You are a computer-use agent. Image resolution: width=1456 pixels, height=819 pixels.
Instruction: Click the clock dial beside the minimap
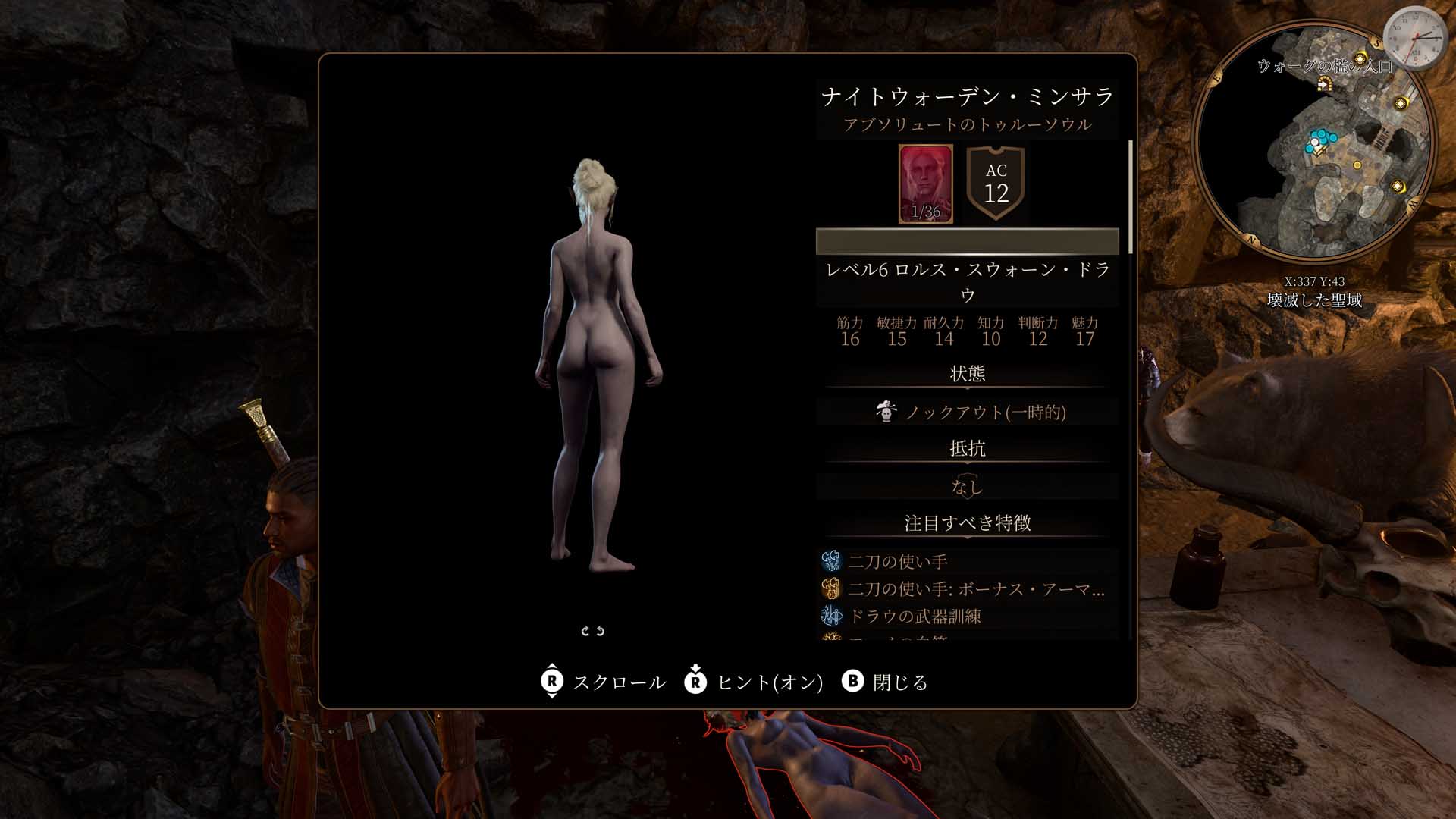click(1414, 39)
